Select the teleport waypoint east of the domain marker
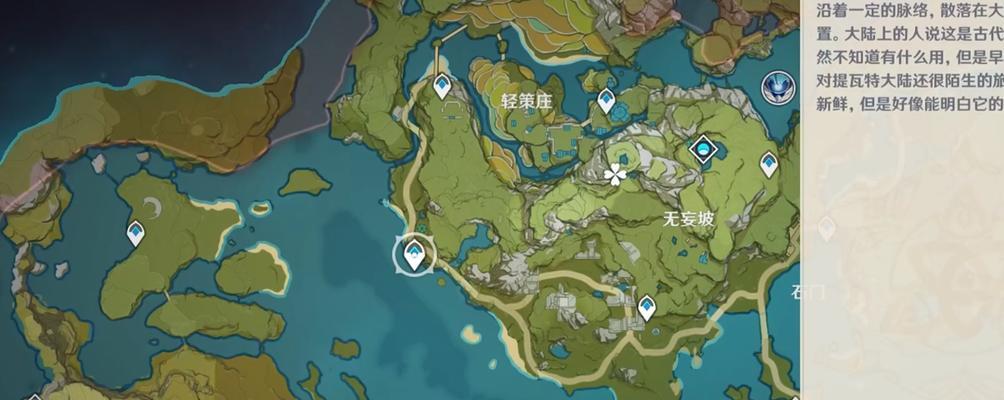 click(x=769, y=163)
